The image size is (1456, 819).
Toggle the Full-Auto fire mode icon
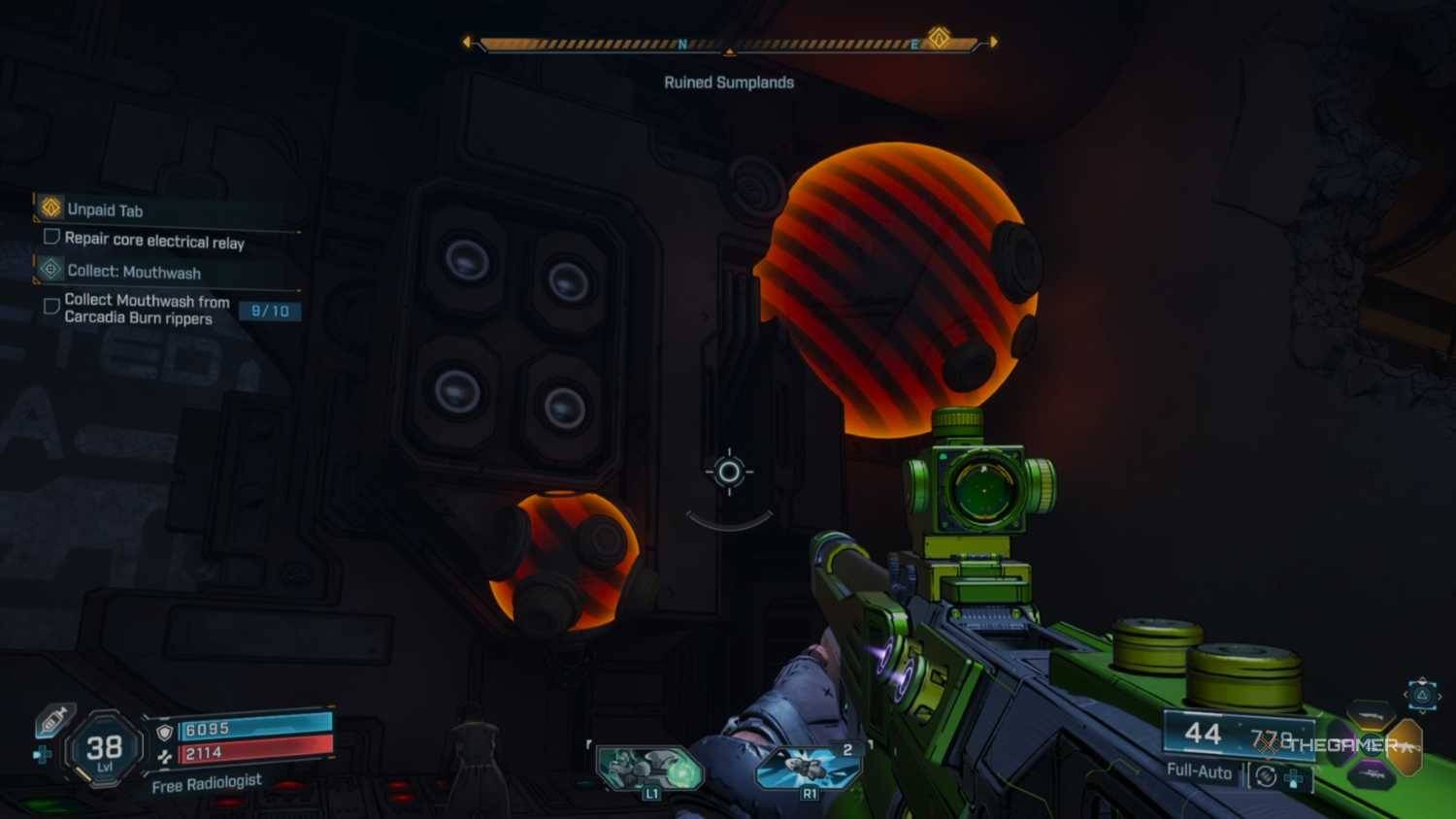point(1266,775)
